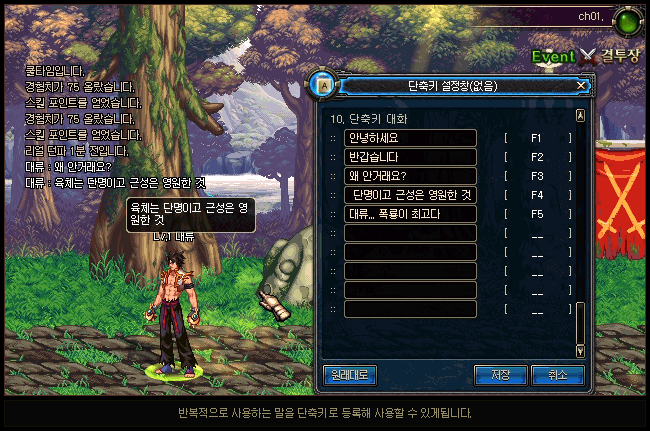Edit the 대류... 폭룡이 최고다 phrase field
Viewport: 650px width, 431px height.
409,214
